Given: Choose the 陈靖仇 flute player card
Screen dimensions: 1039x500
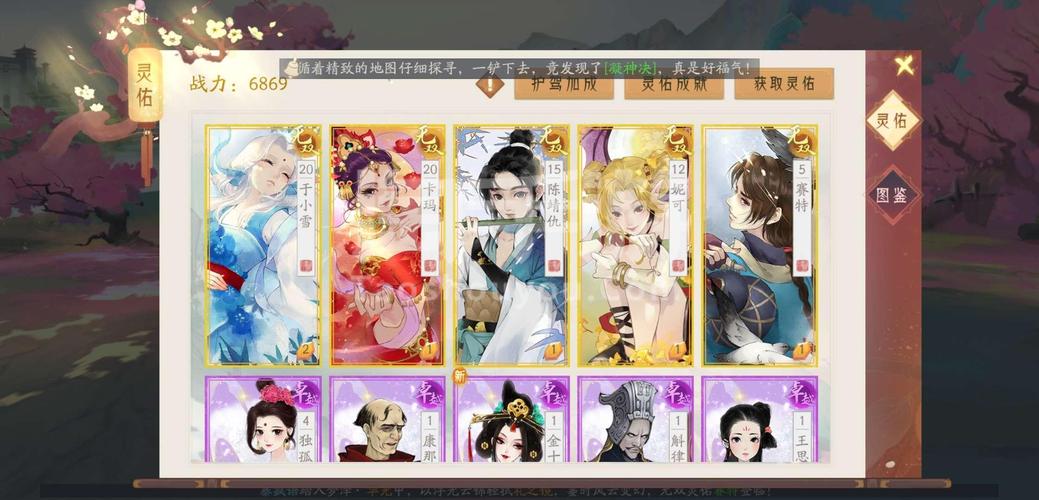Looking at the screenshot, I should point(511,245).
